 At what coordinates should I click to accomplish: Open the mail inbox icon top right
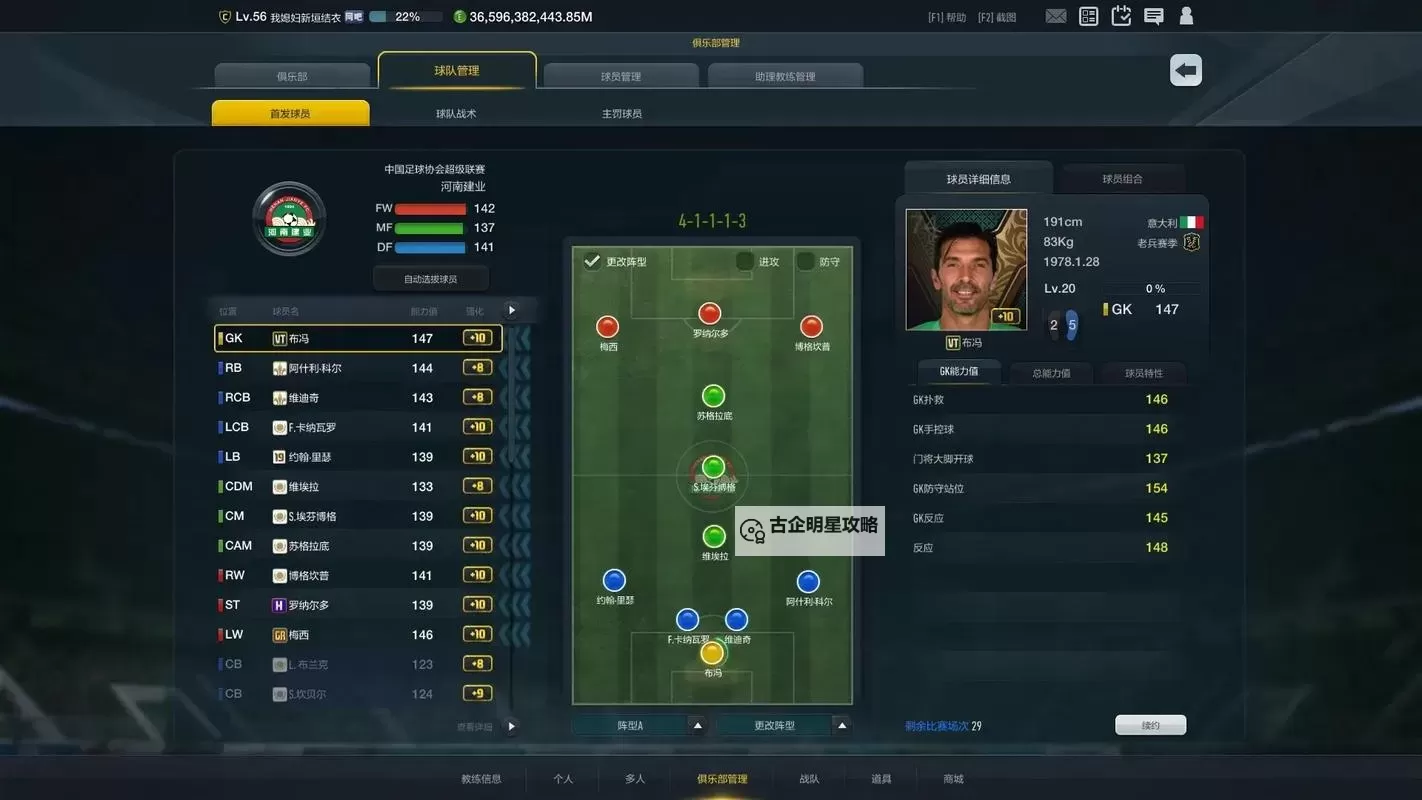(1056, 16)
